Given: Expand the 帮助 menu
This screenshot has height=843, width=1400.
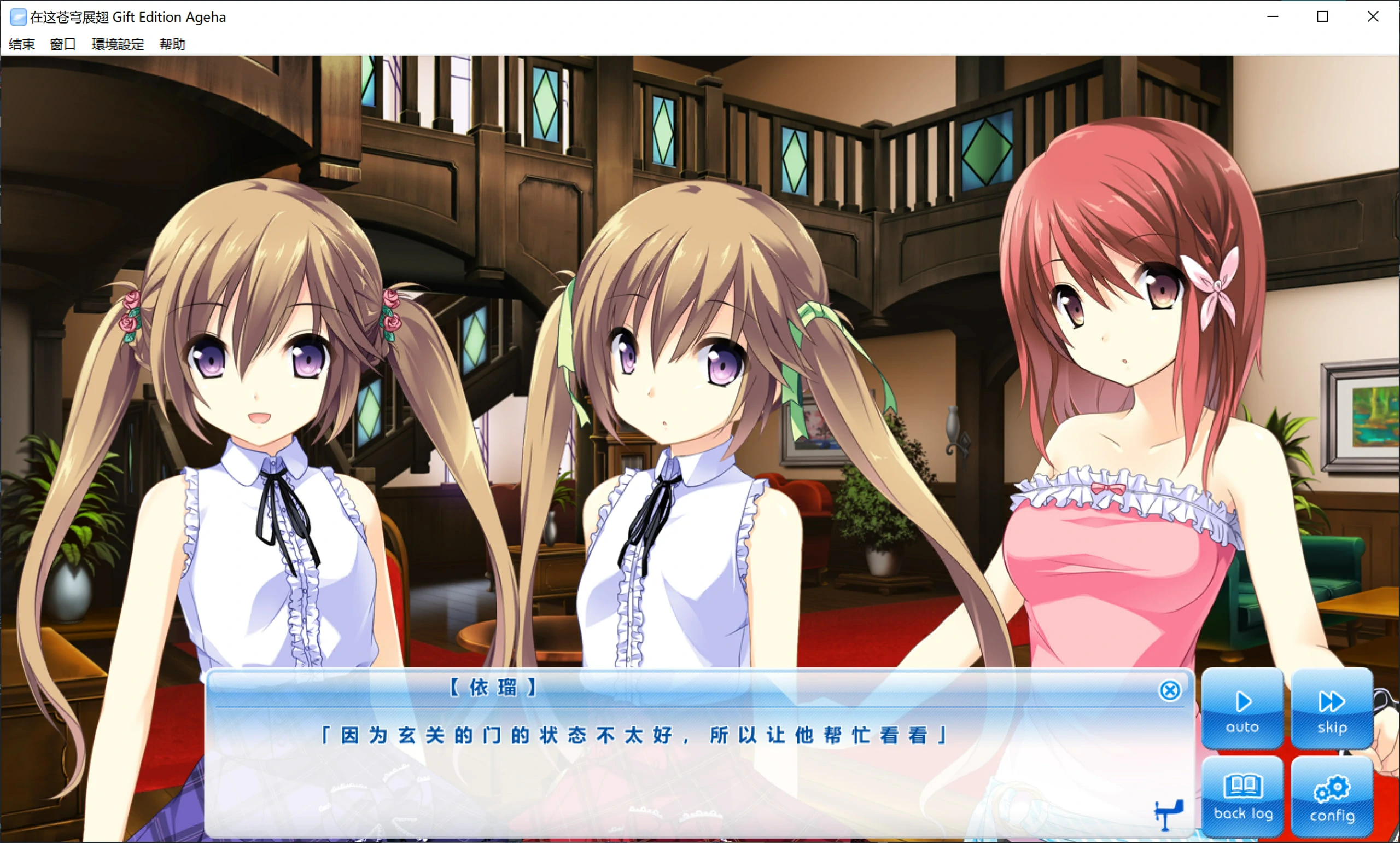Looking at the screenshot, I should (172, 44).
